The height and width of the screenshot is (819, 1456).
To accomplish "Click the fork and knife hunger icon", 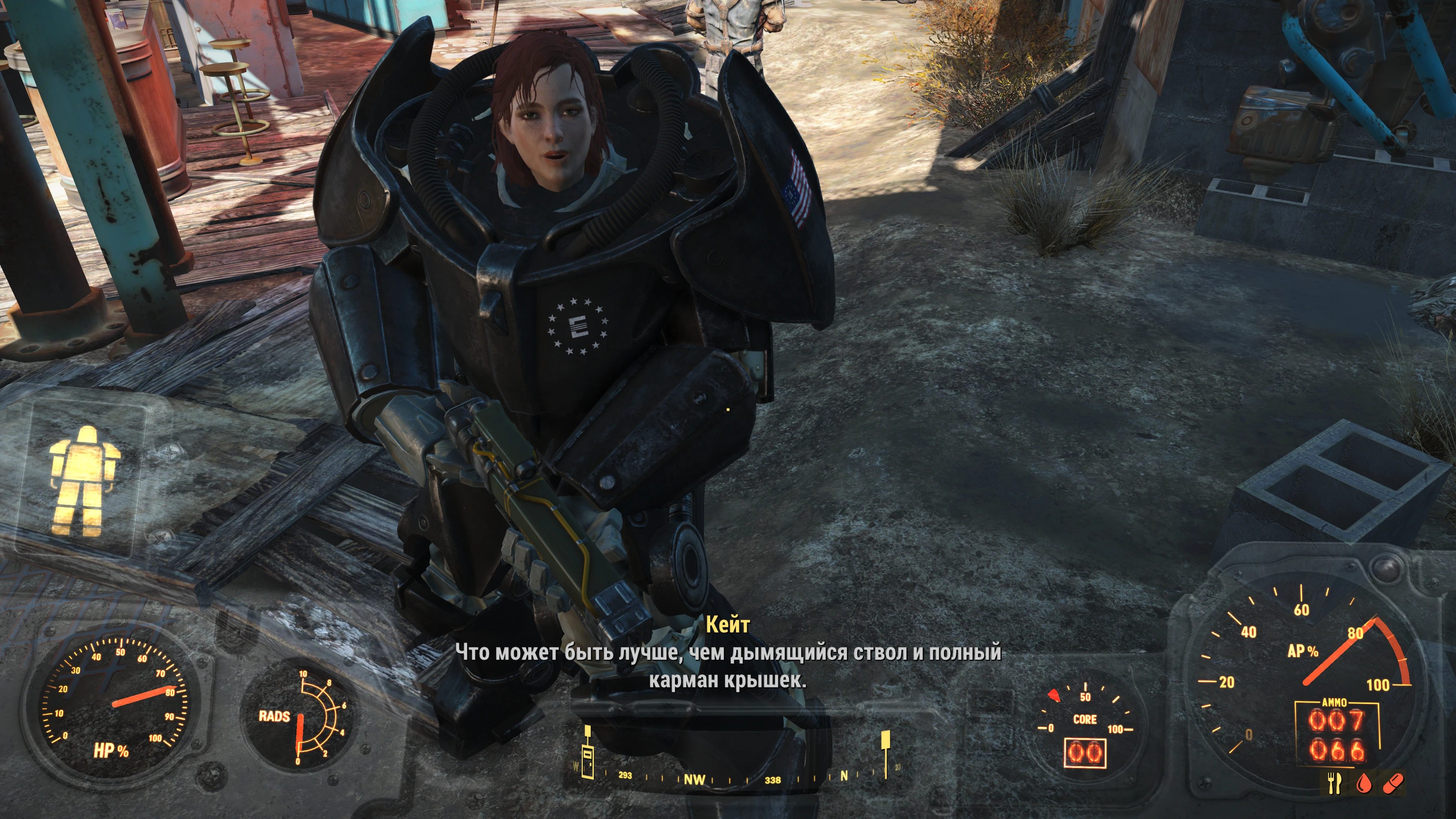I will click(x=1334, y=783).
